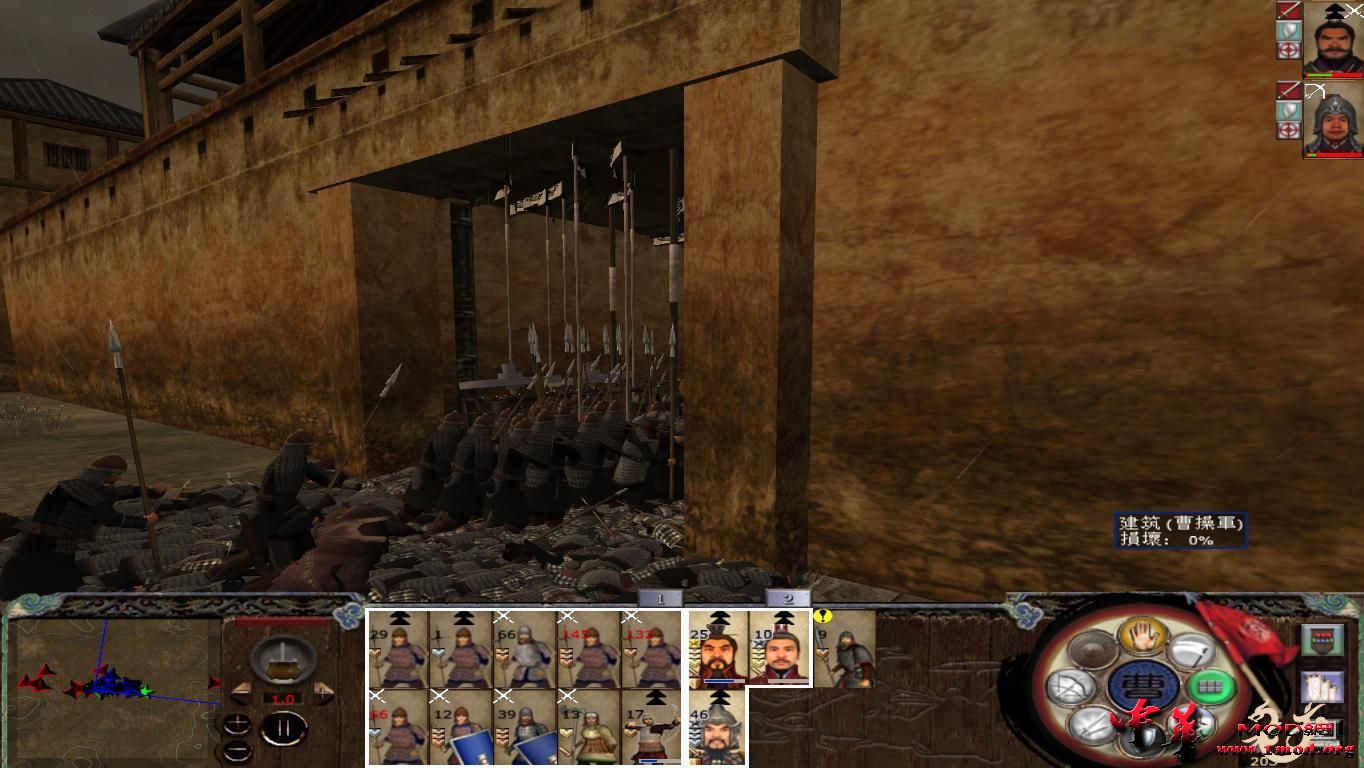Click the gong signal icon on the command wheel
Screen dimensions: 1364x768
tap(1090, 651)
